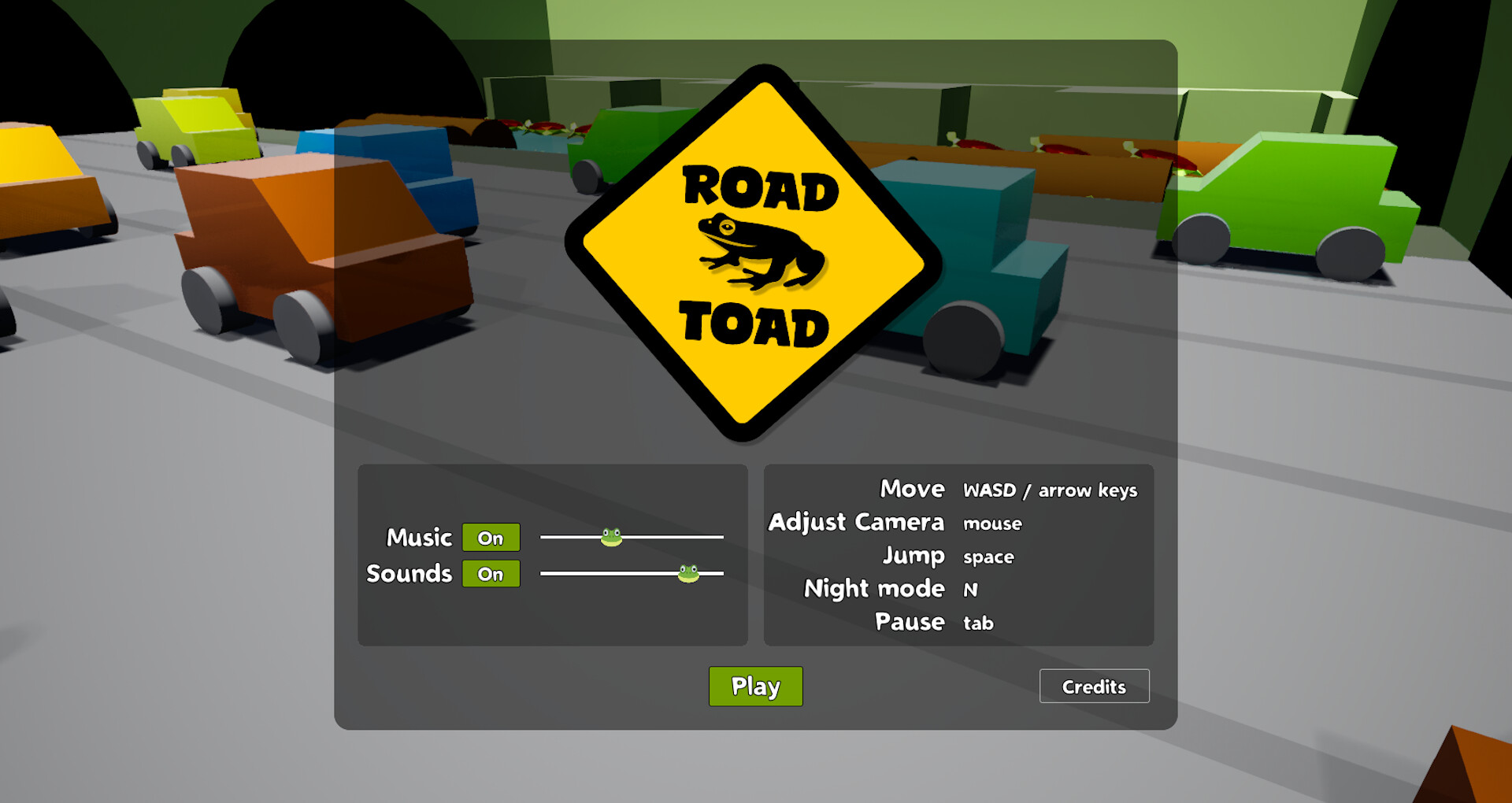Select the "Night mode" control entry
This screenshot has width=1512, height=803.
click(x=874, y=588)
